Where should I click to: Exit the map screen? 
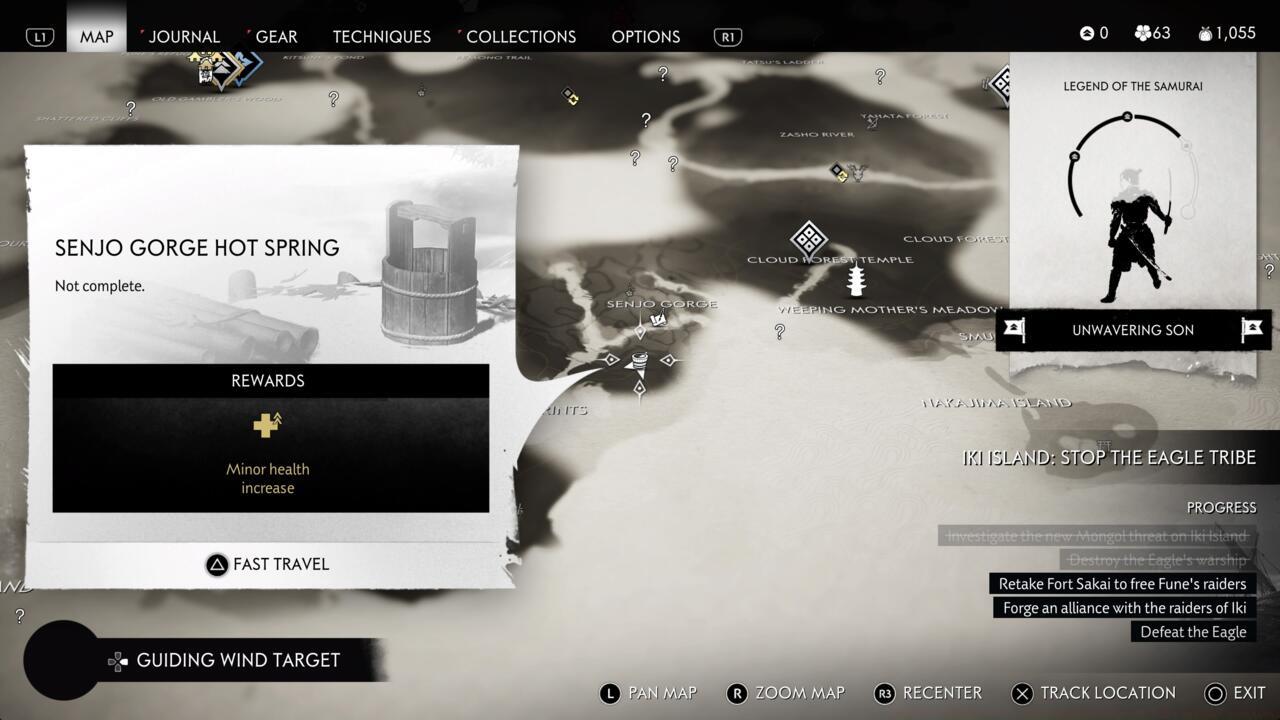[1236, 693]
